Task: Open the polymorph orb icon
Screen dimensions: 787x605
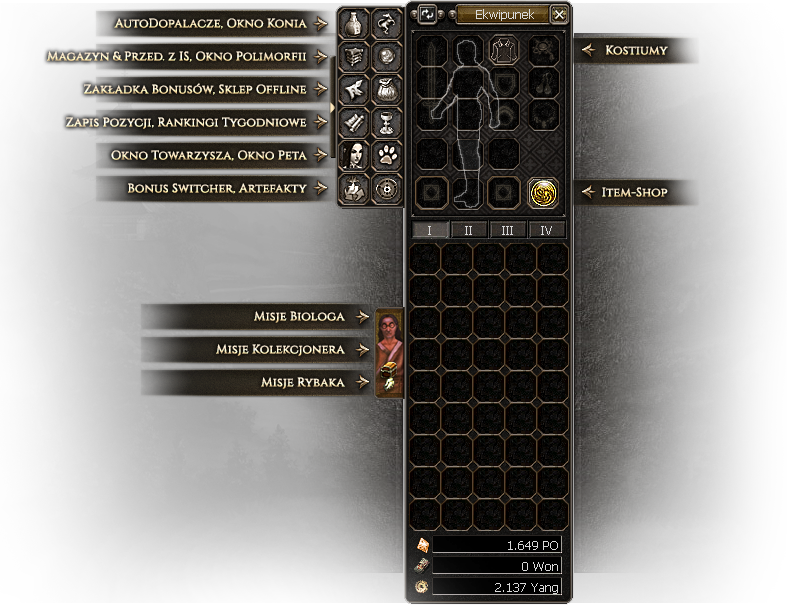Action: coord(386,56)
